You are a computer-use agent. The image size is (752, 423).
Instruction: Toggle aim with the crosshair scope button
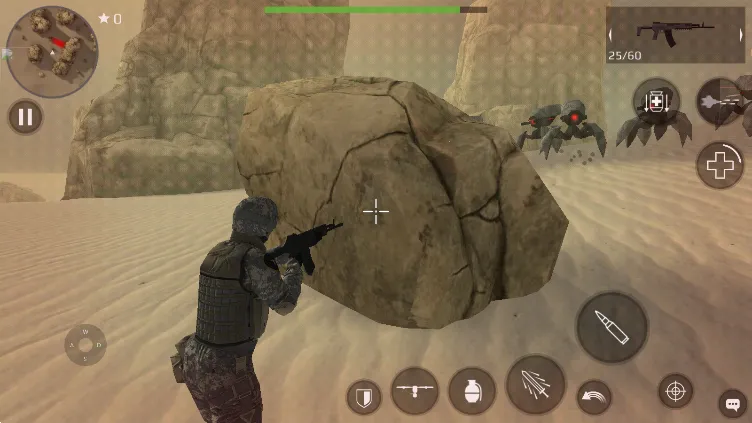click(x=675, y=390)
